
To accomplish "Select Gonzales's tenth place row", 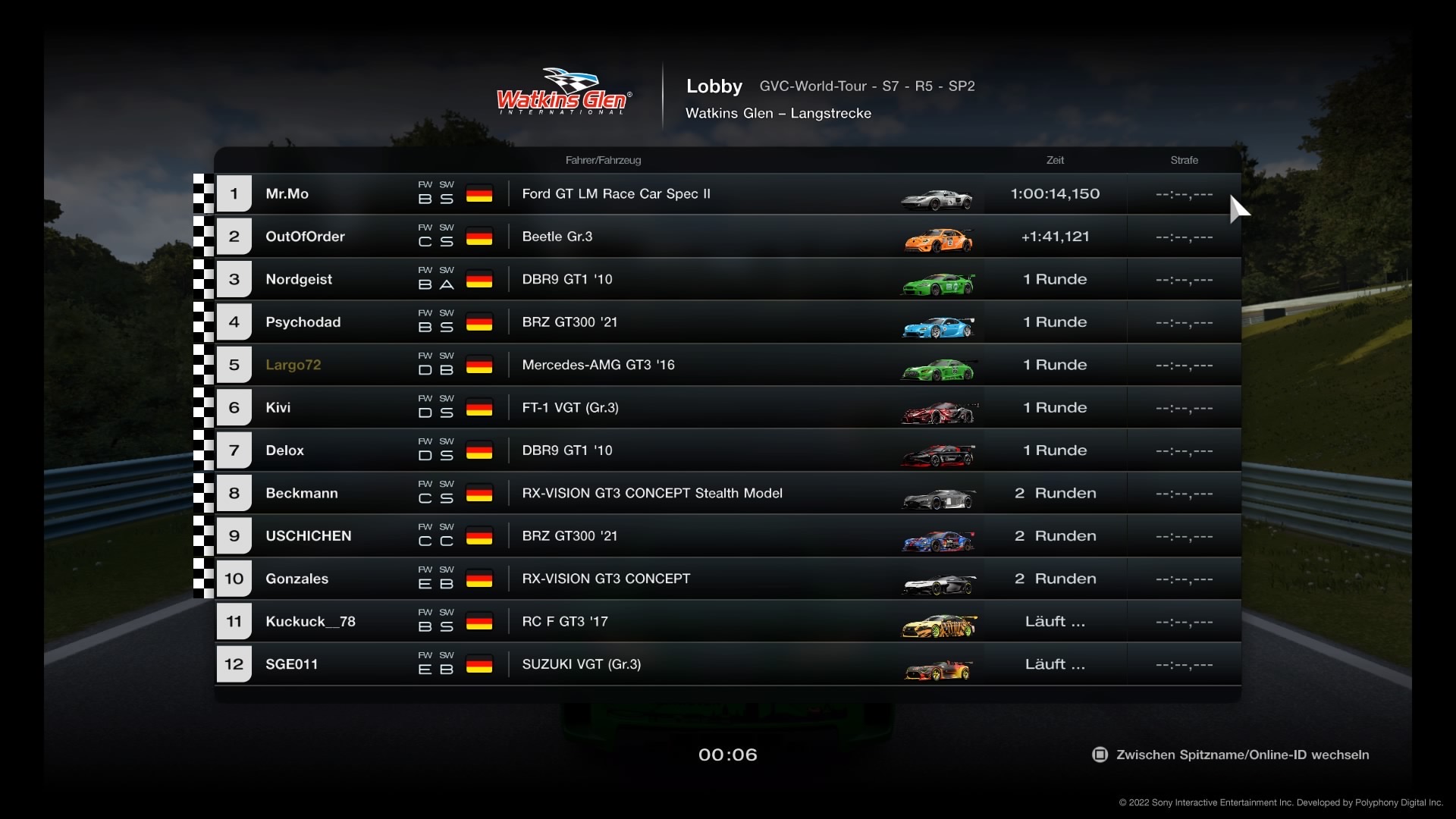I will [728, 579].
